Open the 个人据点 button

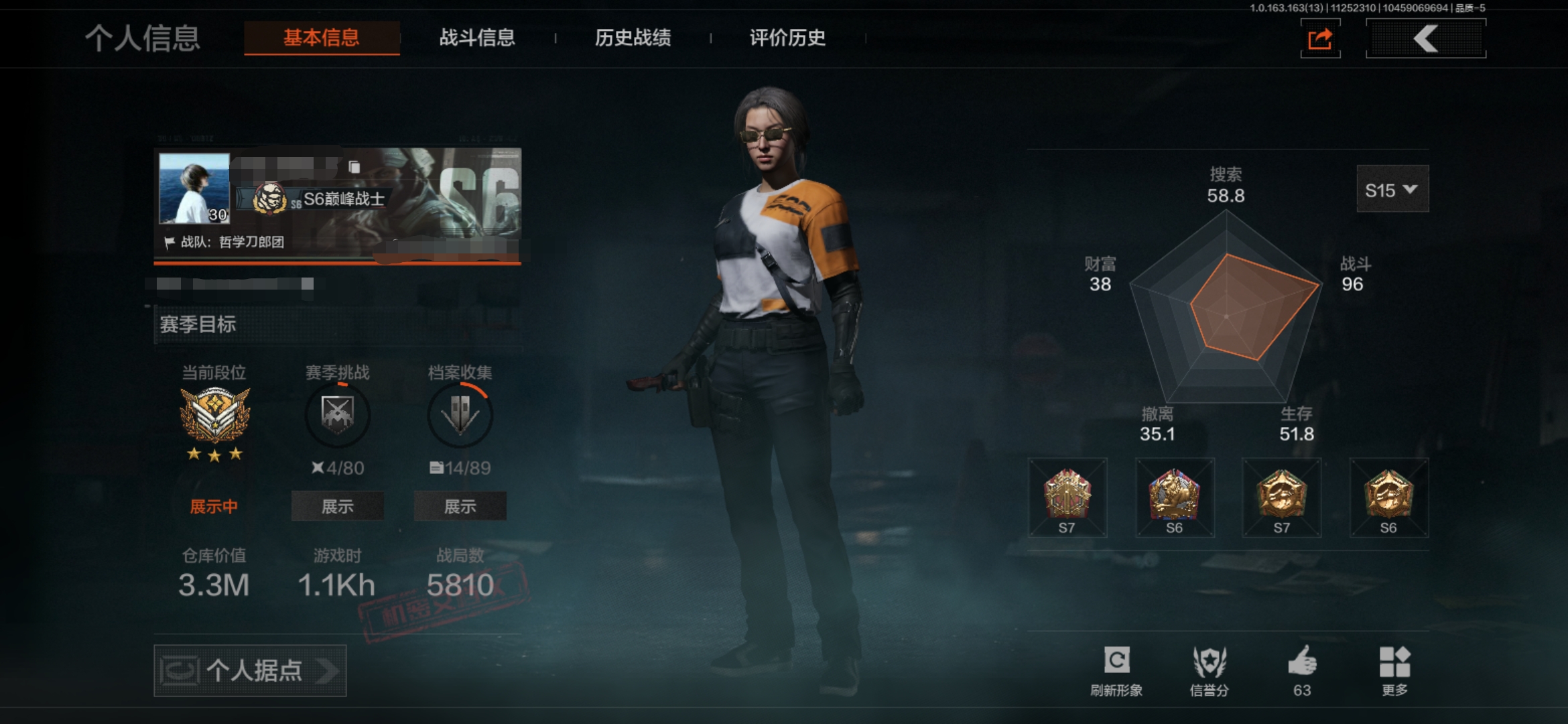250,670
